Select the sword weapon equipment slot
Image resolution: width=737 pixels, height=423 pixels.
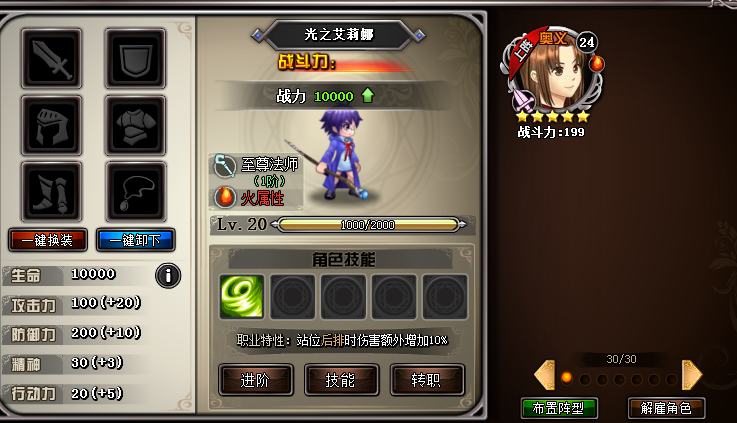coord(51,59)
